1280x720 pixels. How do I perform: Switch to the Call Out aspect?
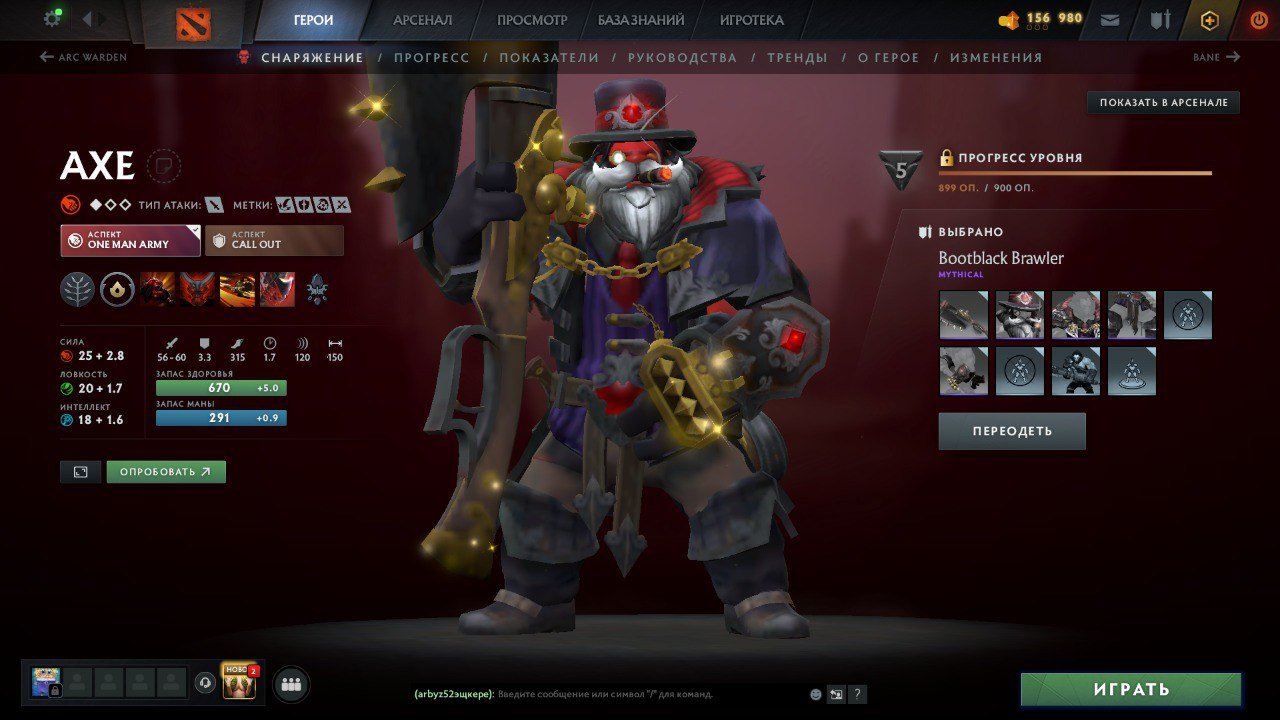274,239
